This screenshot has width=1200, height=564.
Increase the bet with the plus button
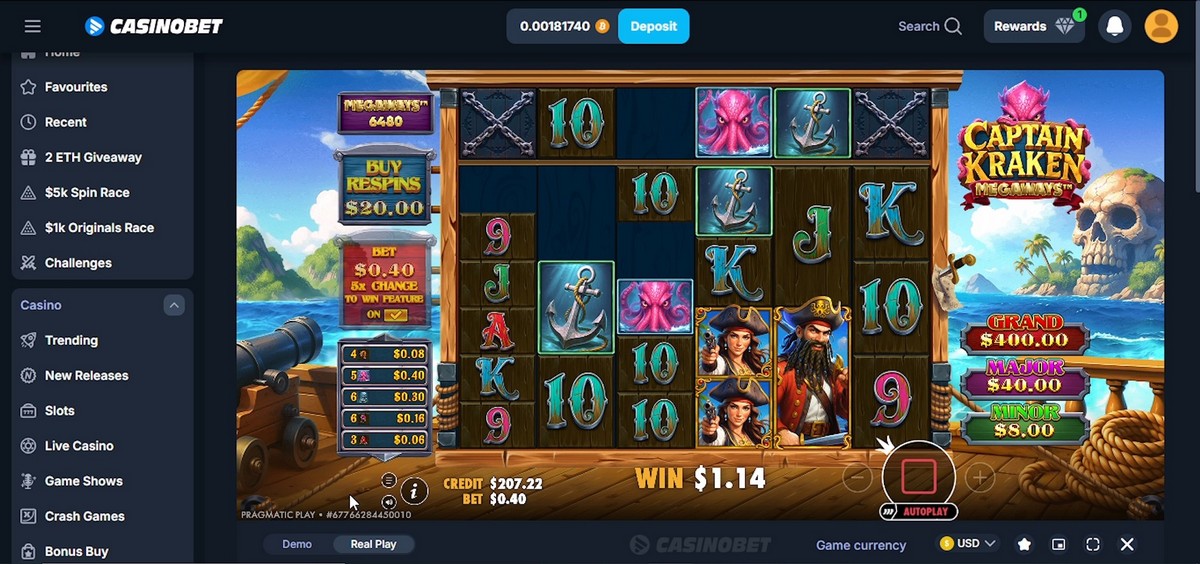(980, 478)
